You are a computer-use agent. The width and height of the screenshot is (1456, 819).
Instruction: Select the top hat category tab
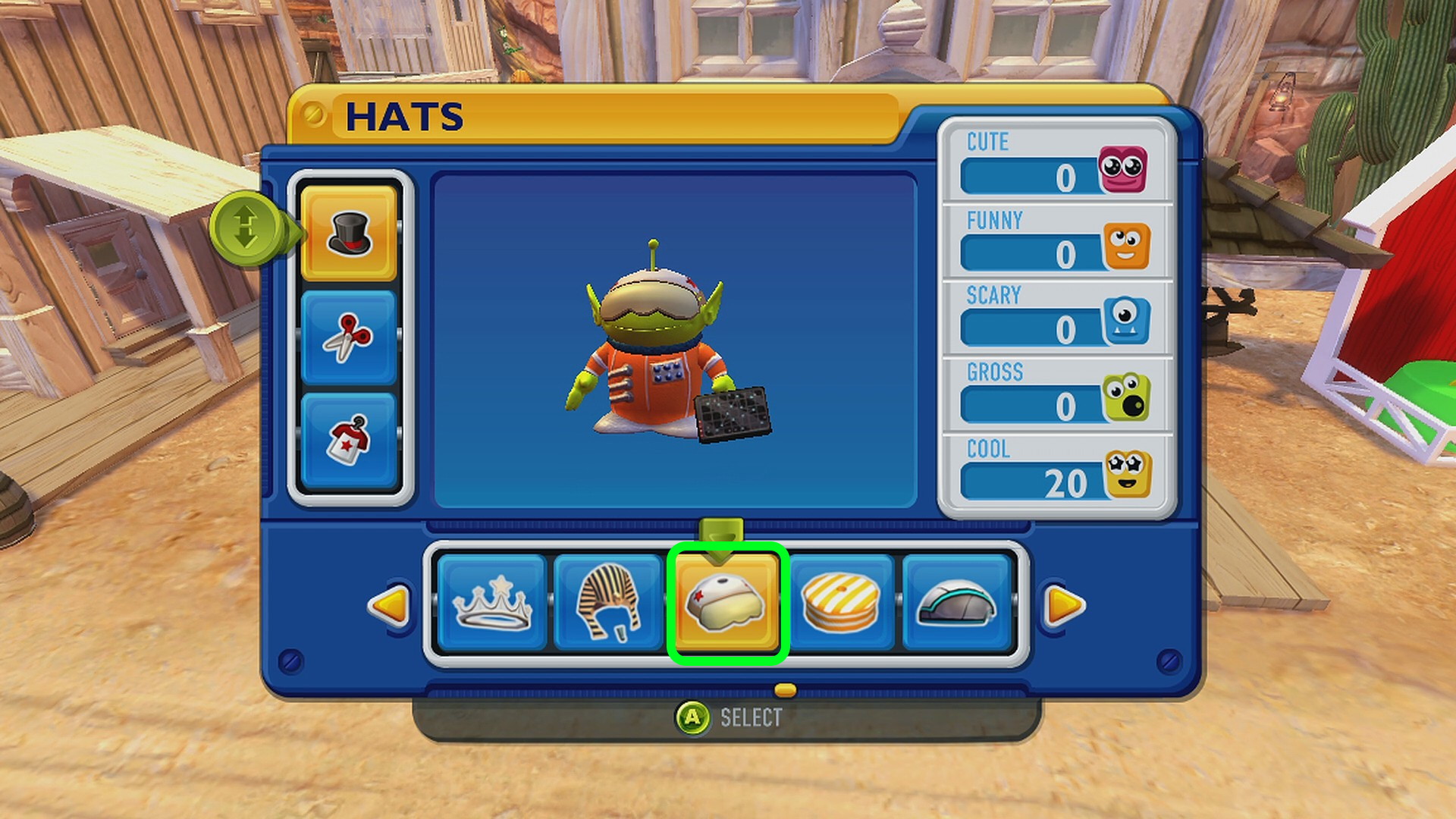[349, 233]
